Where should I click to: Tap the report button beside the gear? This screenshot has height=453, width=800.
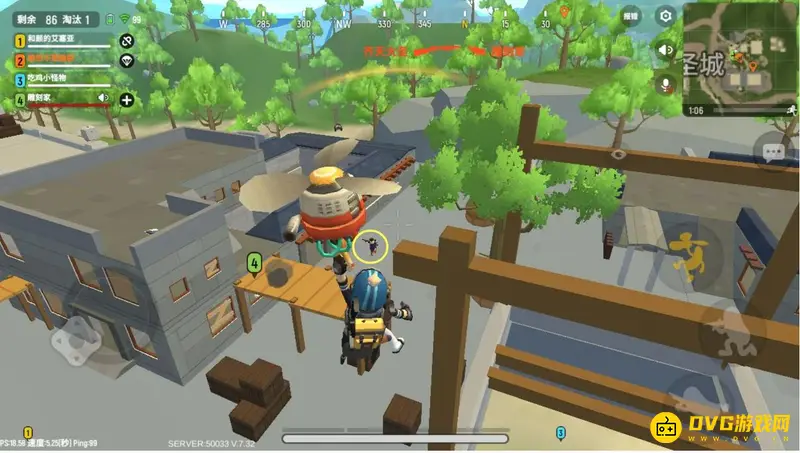[630, 16]
